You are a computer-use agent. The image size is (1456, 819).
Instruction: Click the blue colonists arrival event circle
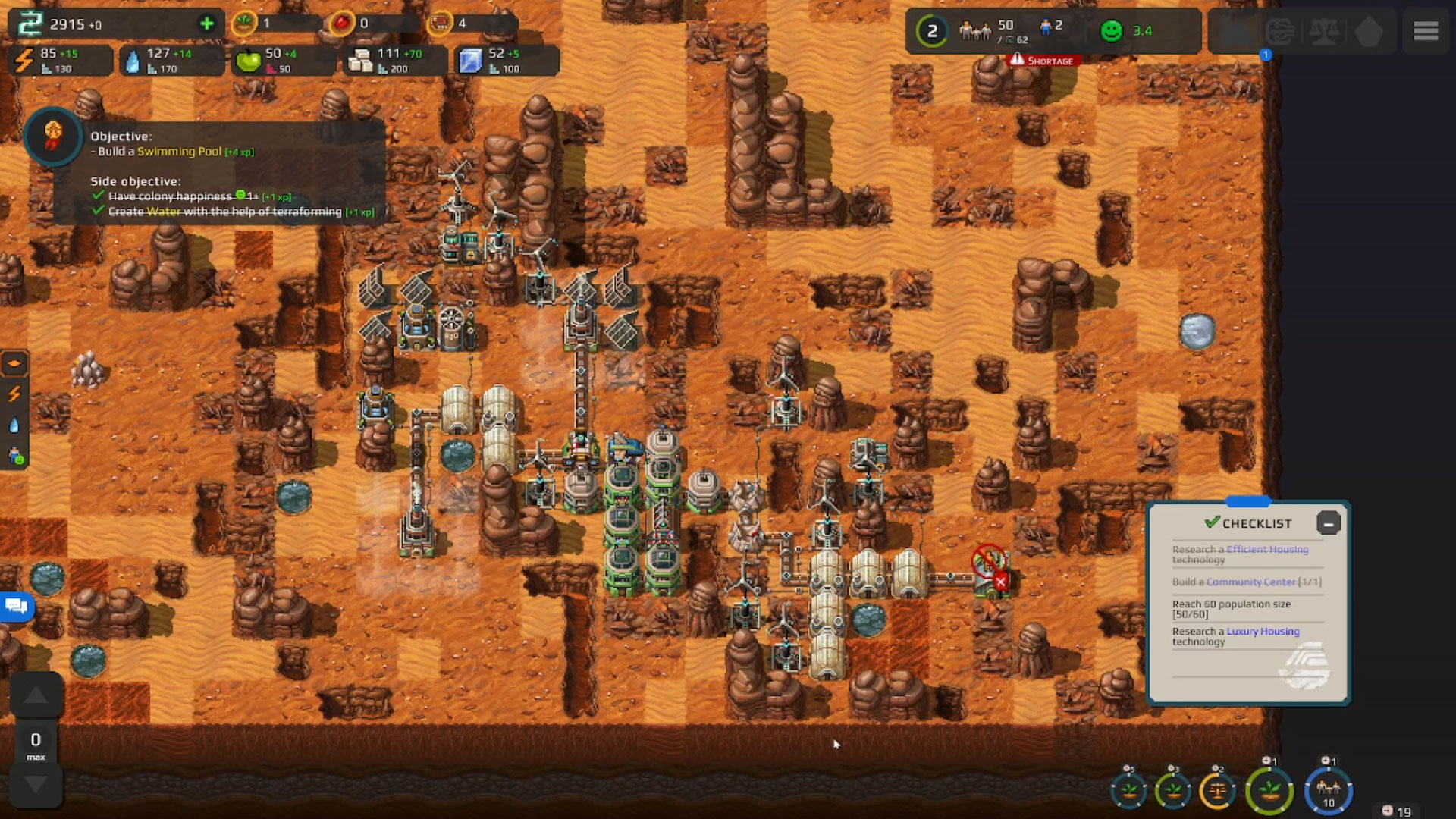tap(1329, 791)
